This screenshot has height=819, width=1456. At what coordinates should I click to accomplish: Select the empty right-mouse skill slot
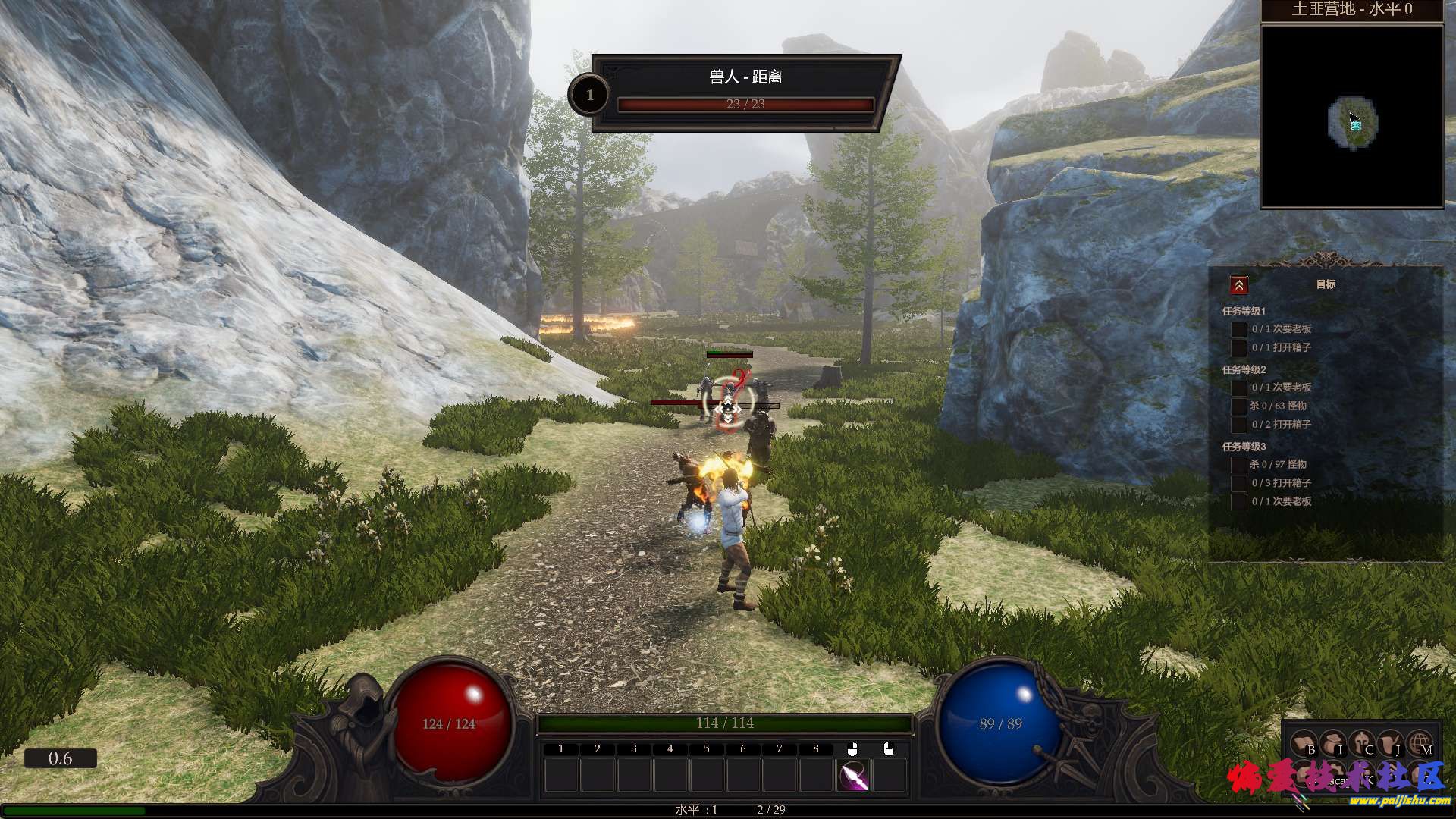click(x=889, y=776)
